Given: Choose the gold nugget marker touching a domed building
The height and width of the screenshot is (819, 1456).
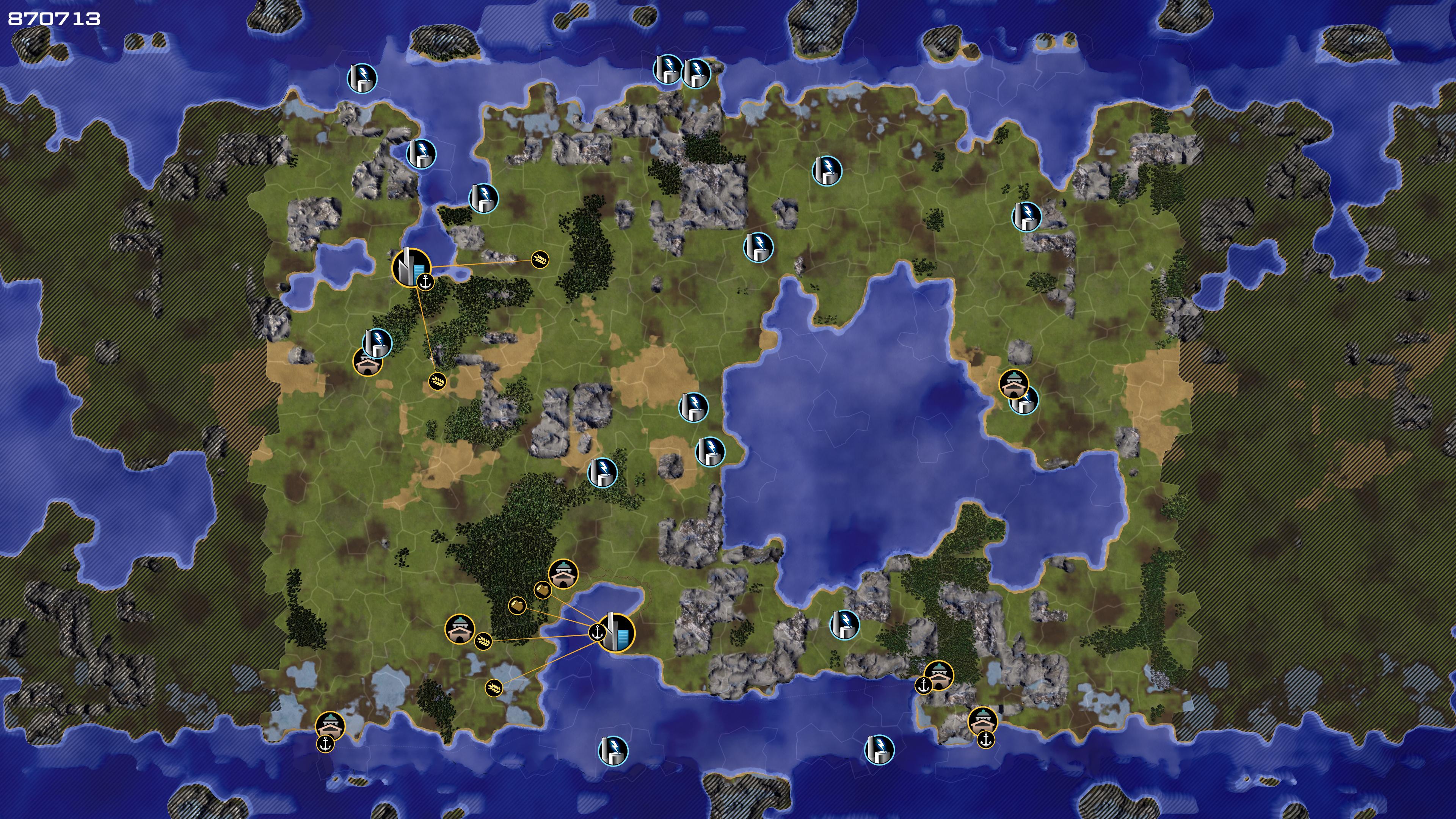Looking at the screenshot, I should click(x=543, y=590).
